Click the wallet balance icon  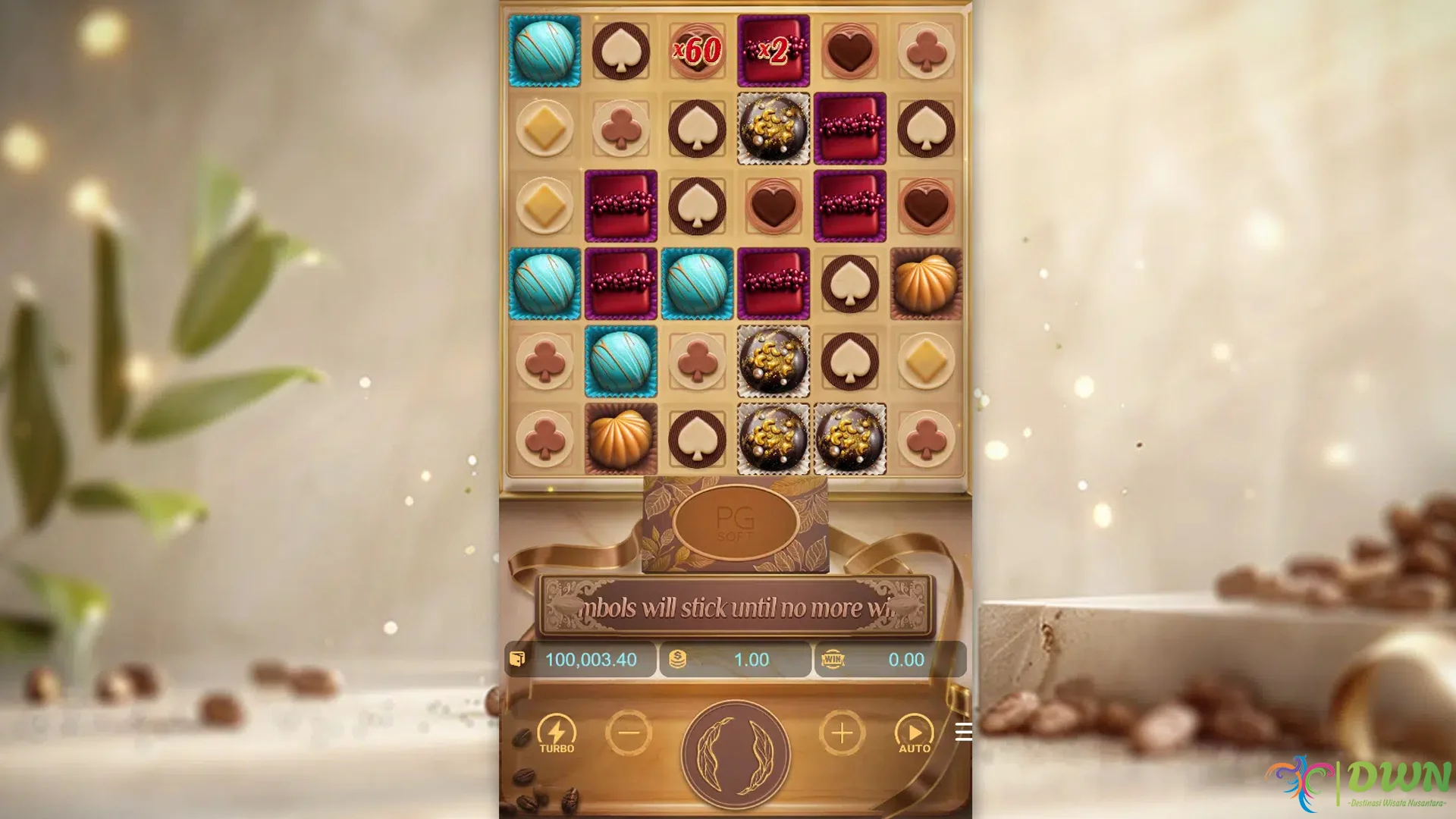516,660
